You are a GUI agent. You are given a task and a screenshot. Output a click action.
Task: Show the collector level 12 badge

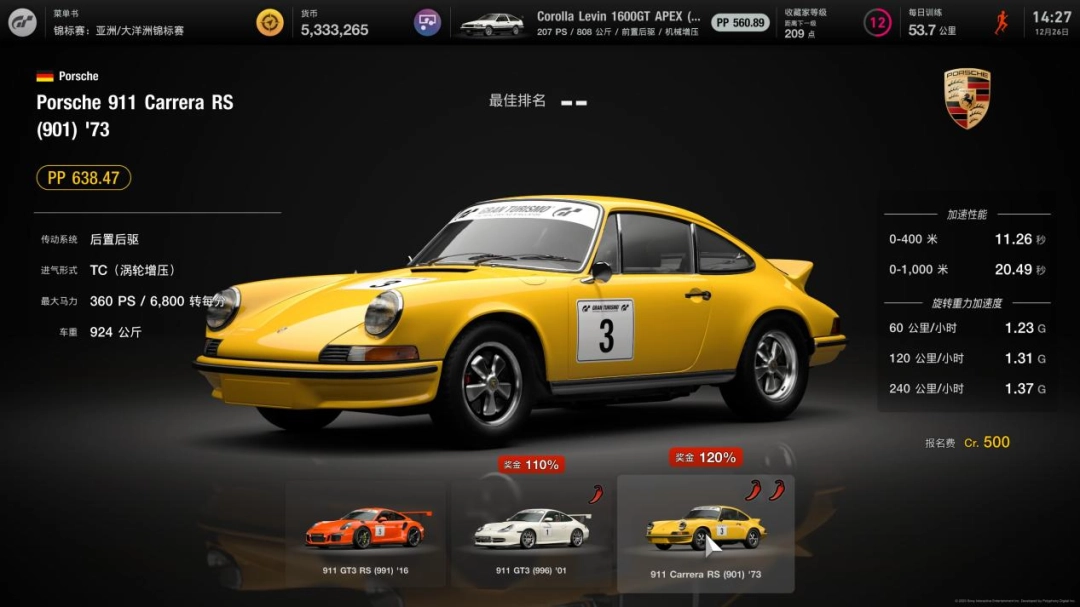877,23
